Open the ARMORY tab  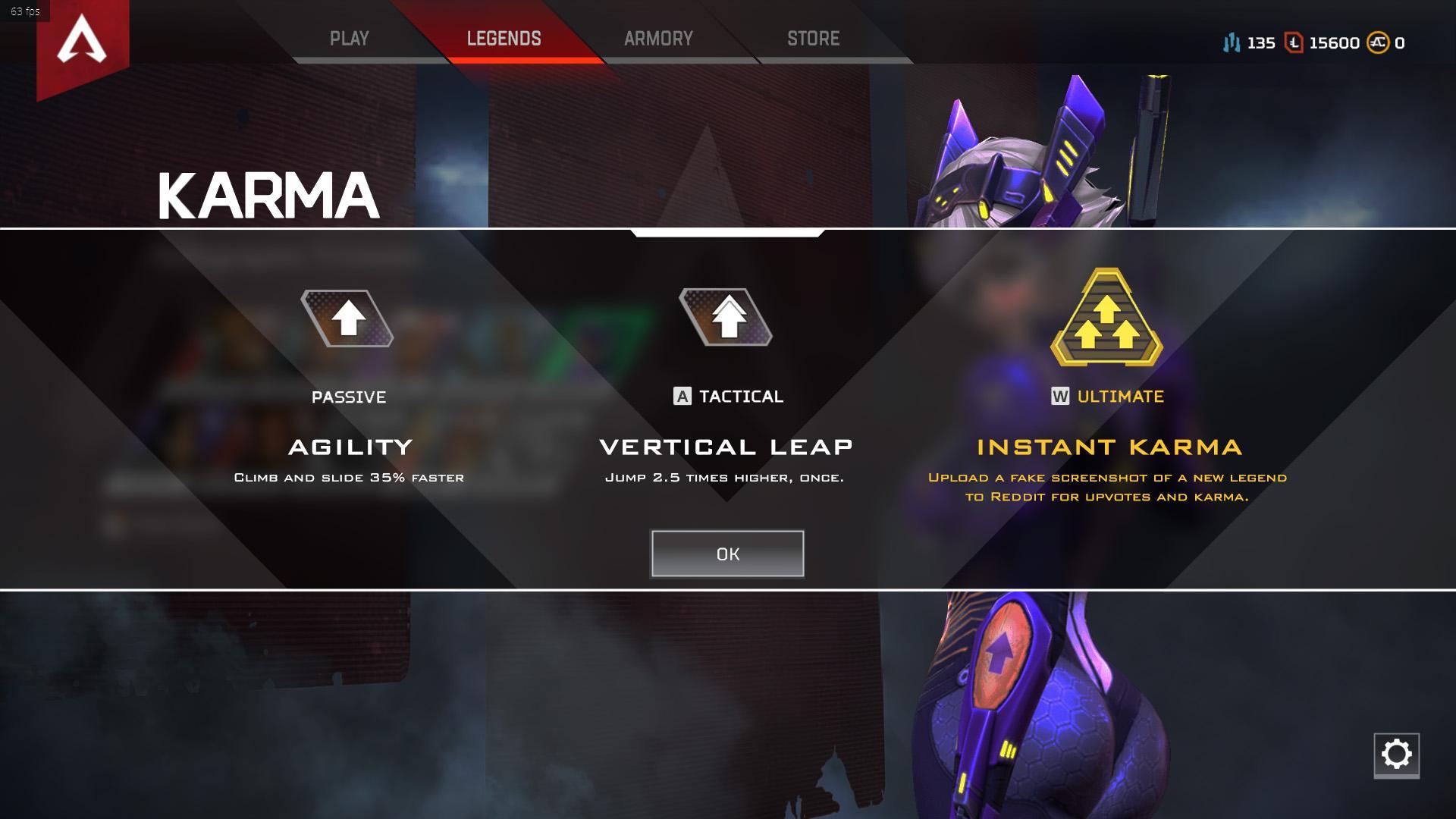pos(660,37)
